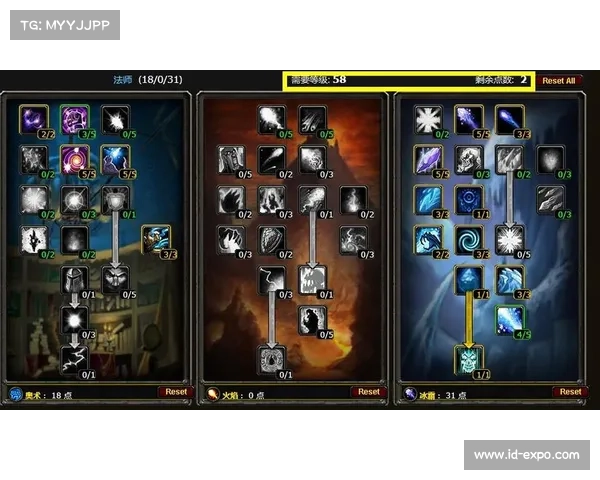
Task: Click the Frost Channeling swirl talent
Action: (x=469, y=239)
